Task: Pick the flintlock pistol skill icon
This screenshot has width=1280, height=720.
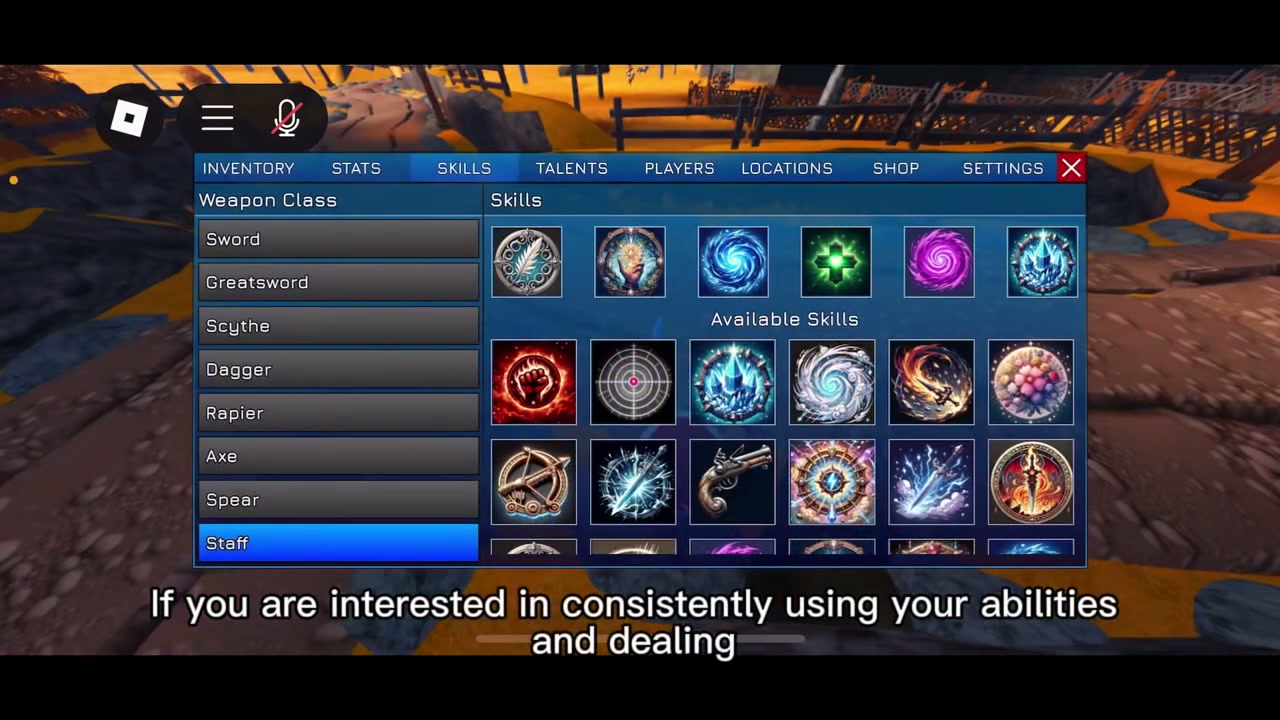Action: (732, 482)
